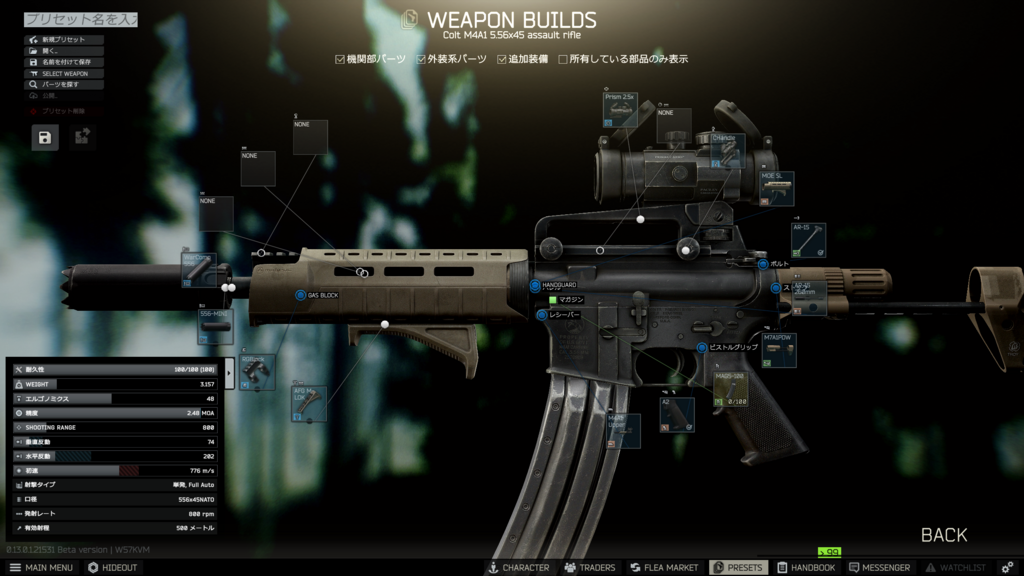This screenshot has width=1024, height=576.
Task: Open the SELECT WEAPON option
Action: (66, 73)
